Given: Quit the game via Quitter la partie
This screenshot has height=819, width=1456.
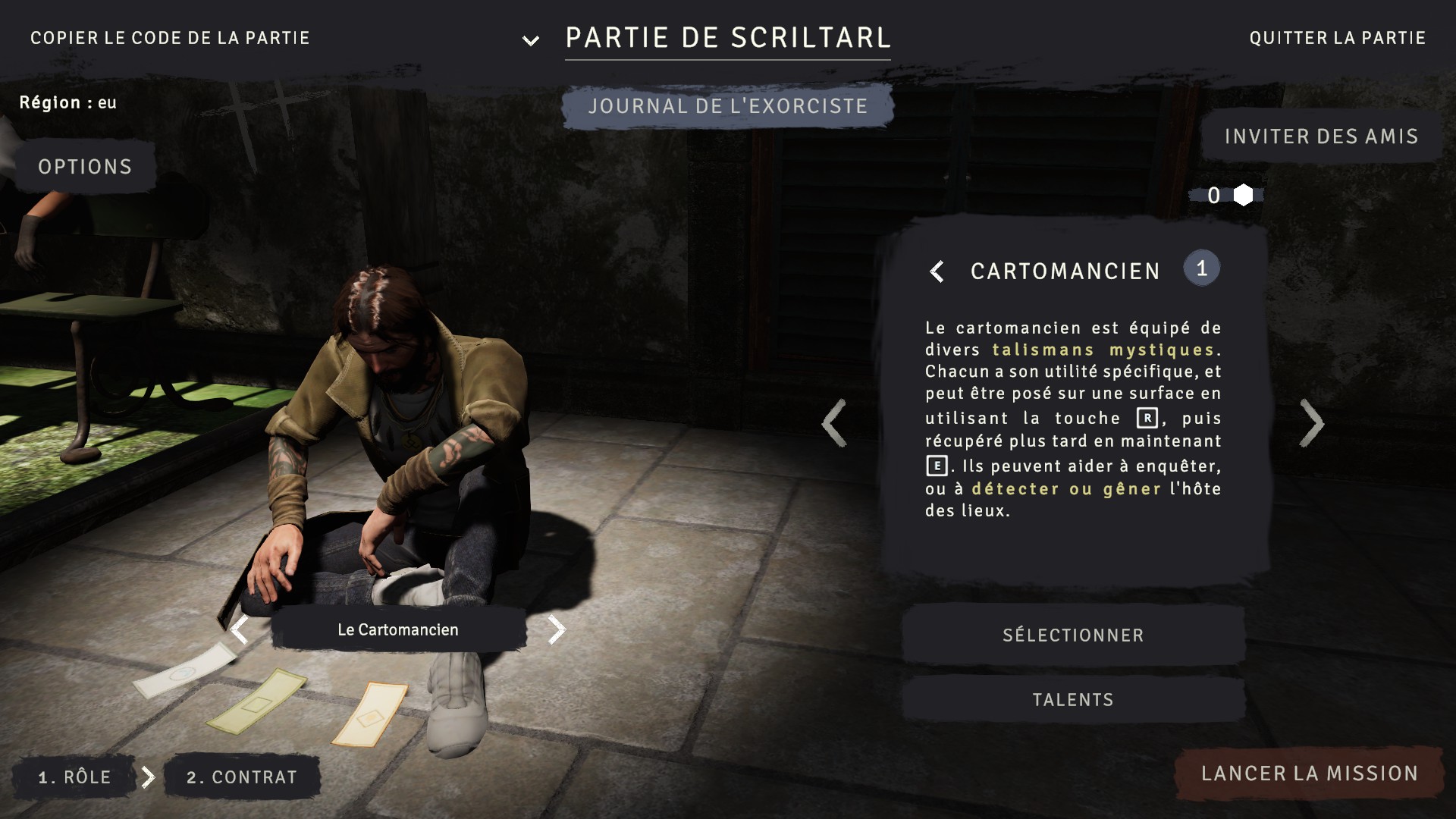Looking at the screenshot, I should pos(1337,38).
